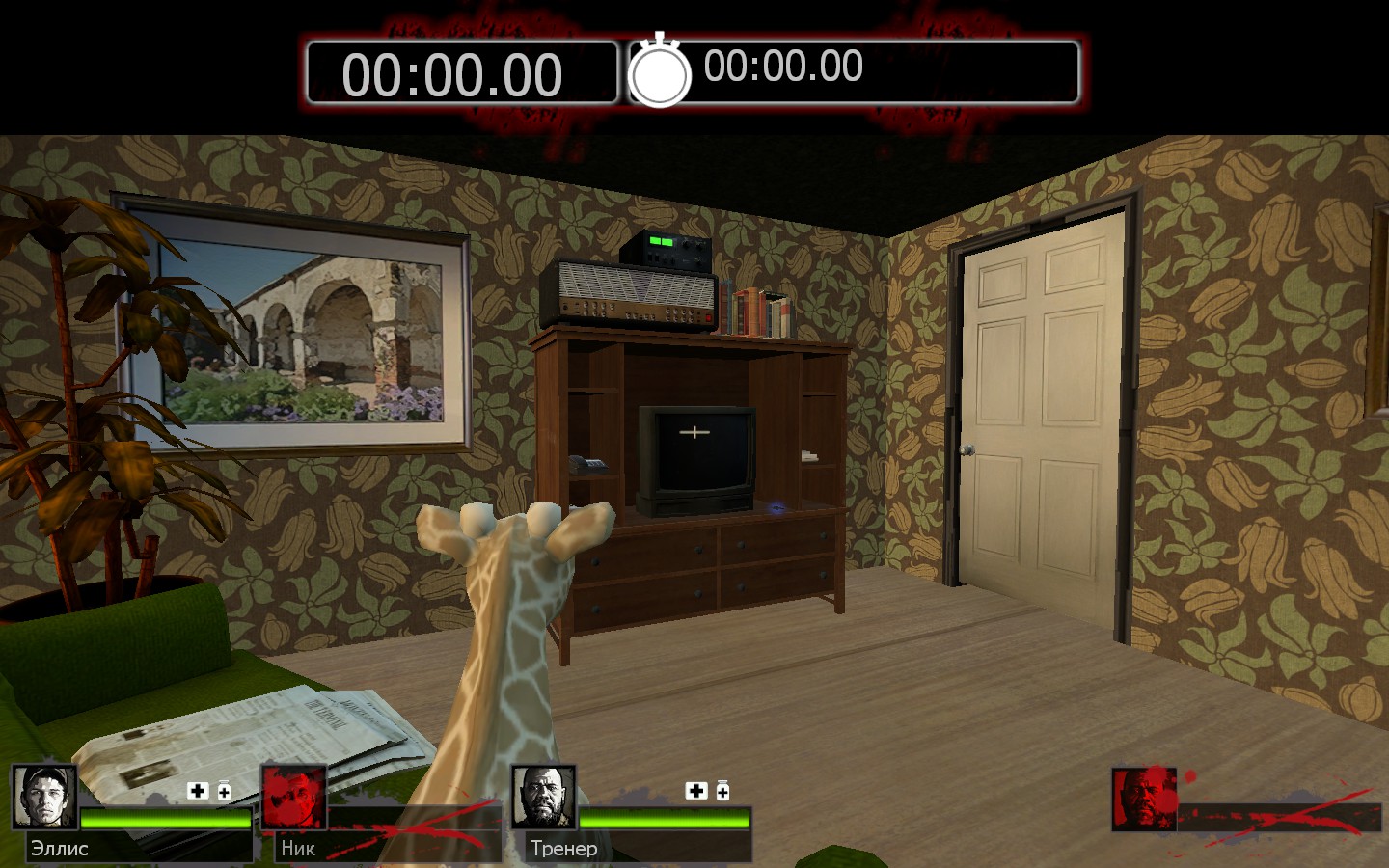Click Coach's first aid kit icon
Image resolution: width=1389 pixels, height=868 pixels.
(x=696, y=791)
